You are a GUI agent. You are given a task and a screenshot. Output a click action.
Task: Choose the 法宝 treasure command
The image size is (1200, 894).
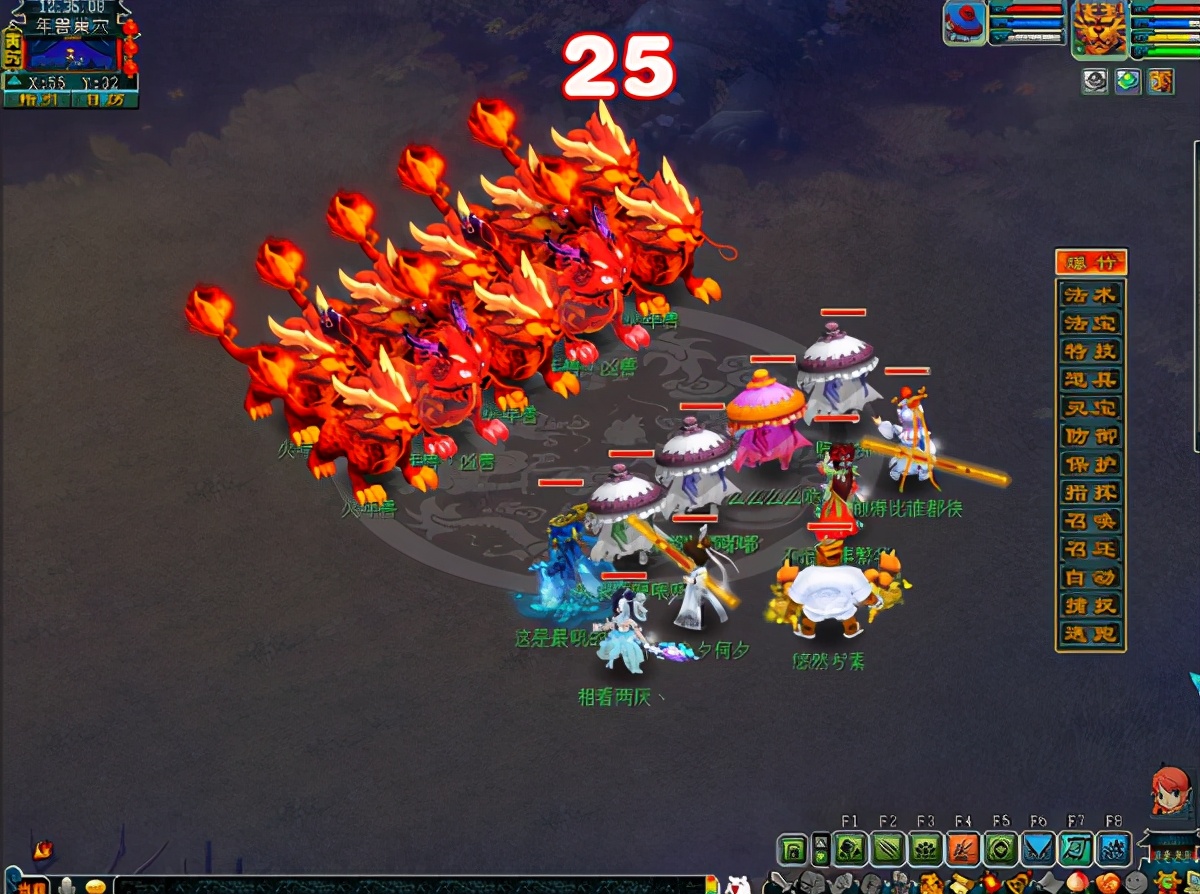coord(1091,324)
